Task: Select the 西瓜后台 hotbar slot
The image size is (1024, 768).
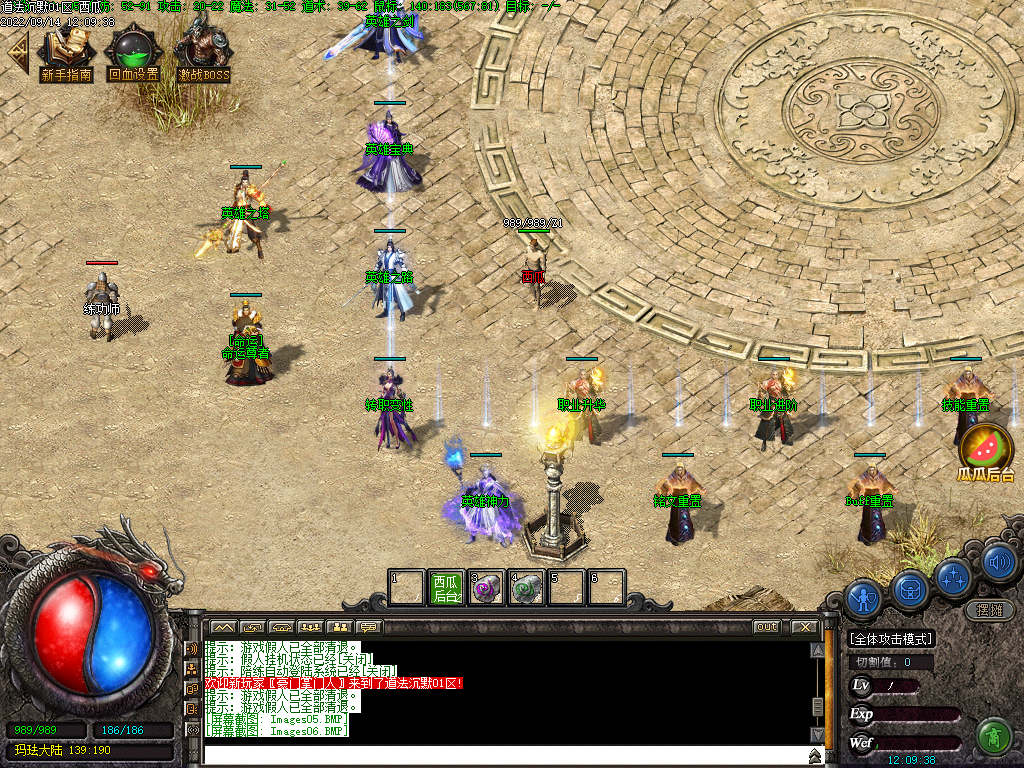Action: click(x=447, y=588)
